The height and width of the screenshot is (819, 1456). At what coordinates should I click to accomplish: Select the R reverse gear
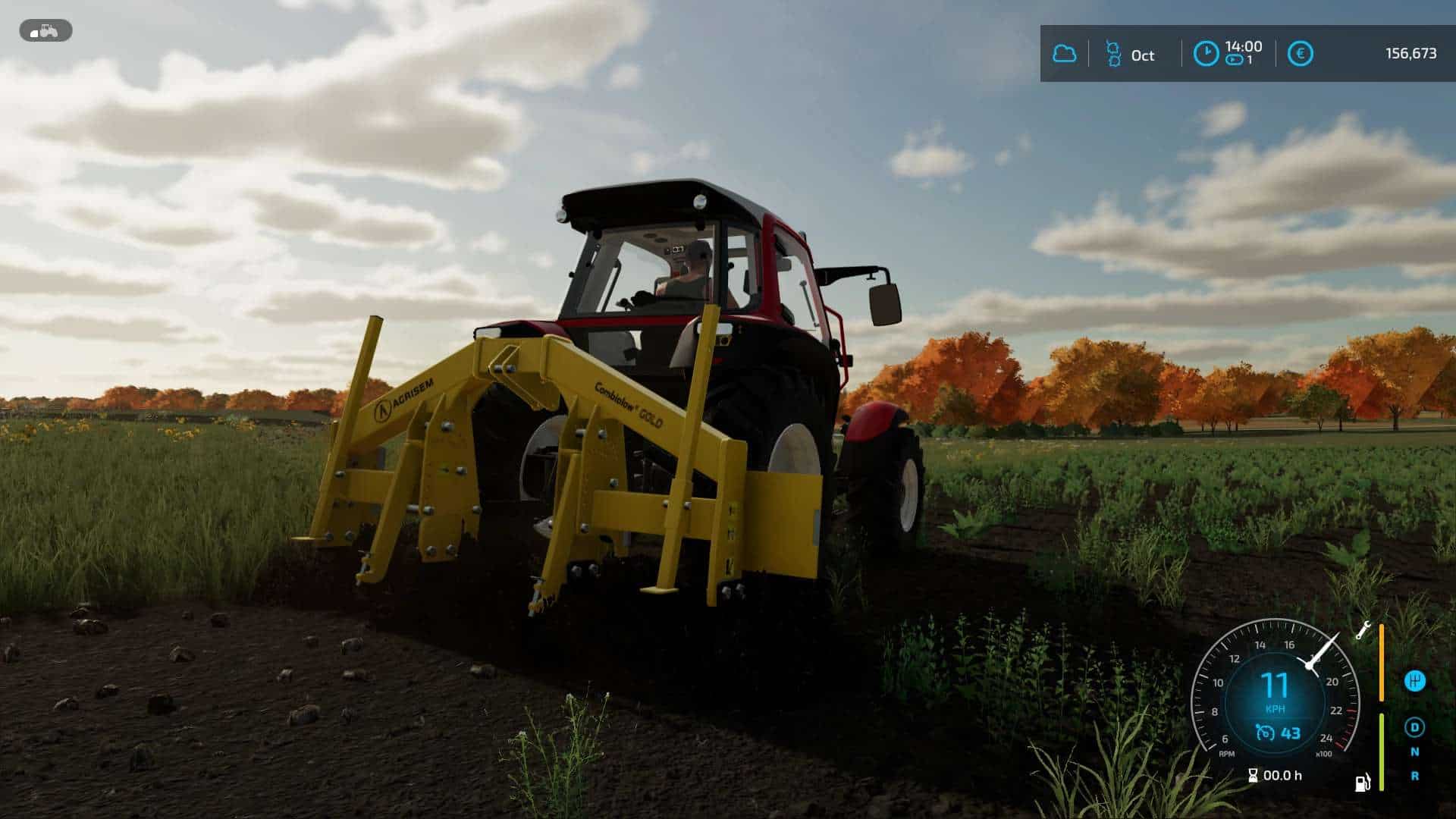[1414, 776]
